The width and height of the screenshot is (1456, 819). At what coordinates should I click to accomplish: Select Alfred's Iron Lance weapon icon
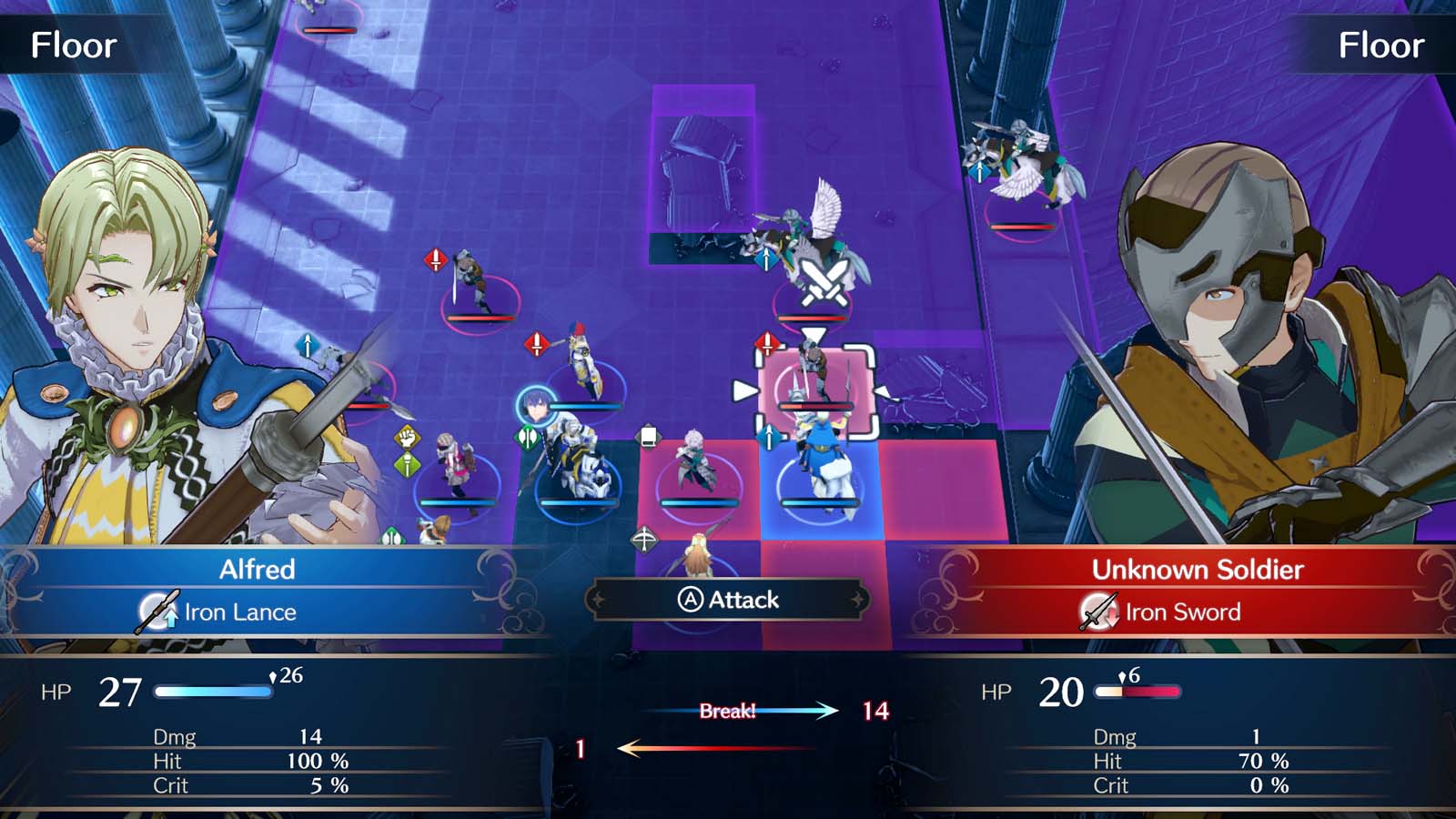click(x=155, y=612)
